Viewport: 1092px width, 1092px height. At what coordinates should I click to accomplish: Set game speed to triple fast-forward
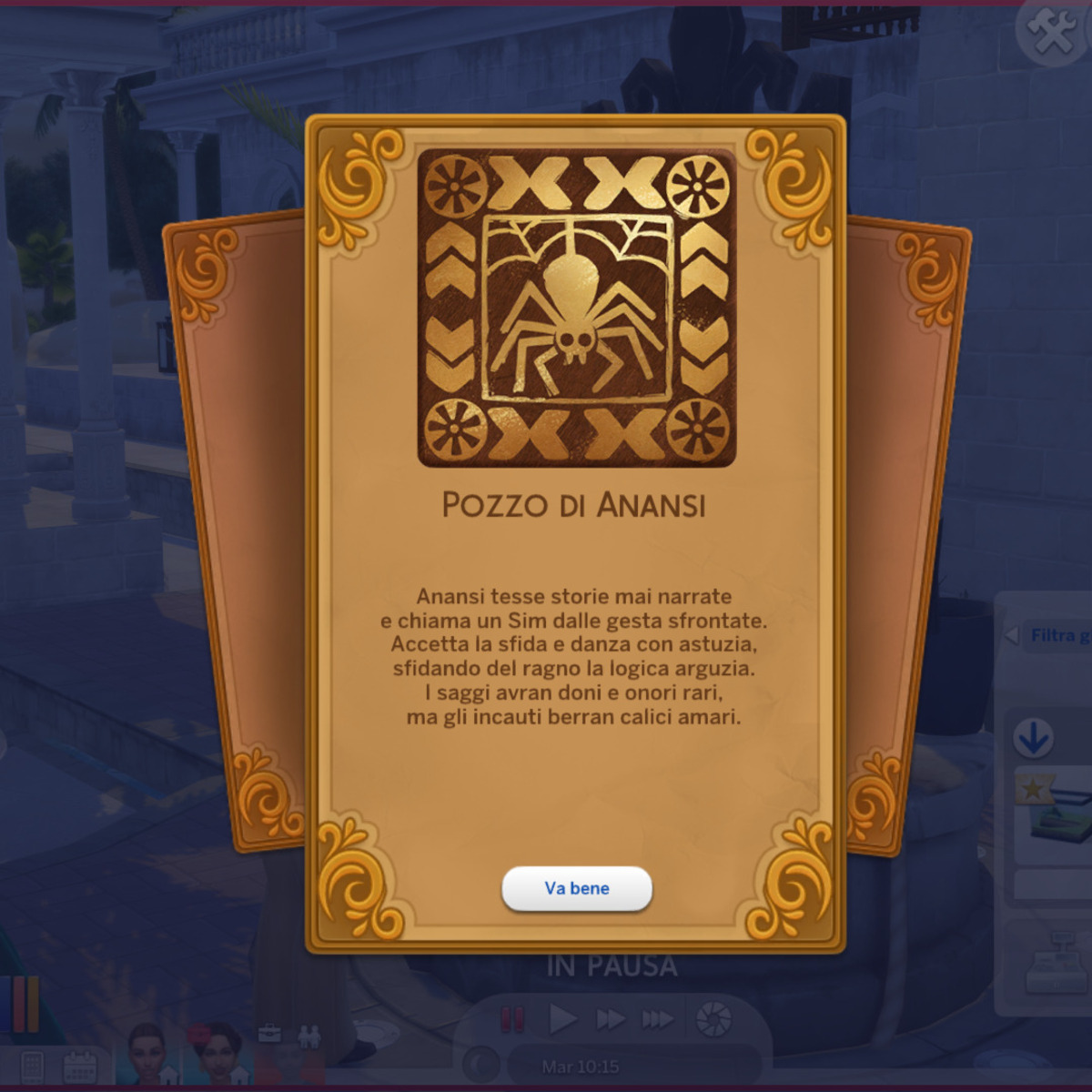point(657,1018)
